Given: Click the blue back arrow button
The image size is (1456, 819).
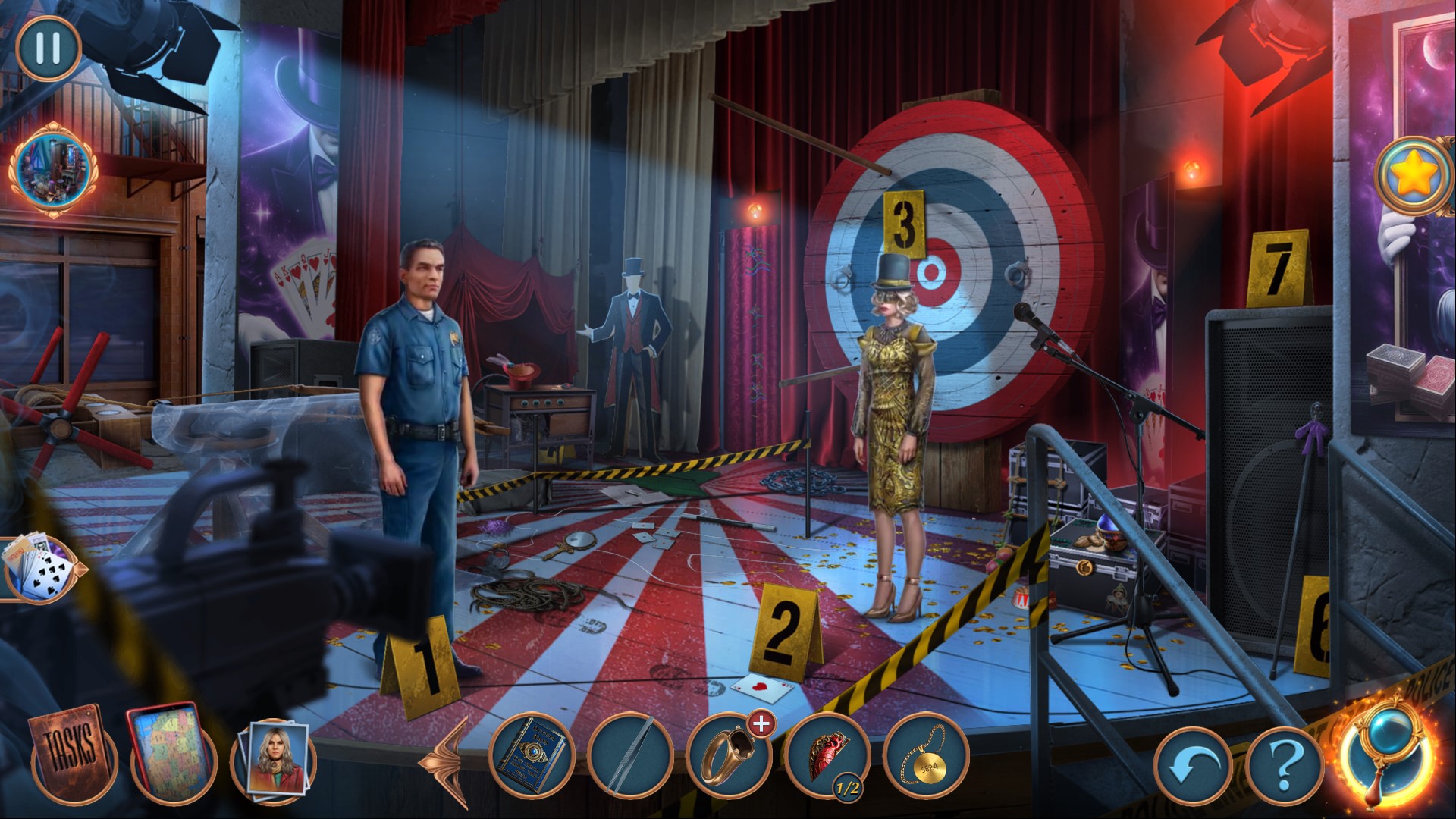Looking at the screenshot, I should pos(1191,769).
